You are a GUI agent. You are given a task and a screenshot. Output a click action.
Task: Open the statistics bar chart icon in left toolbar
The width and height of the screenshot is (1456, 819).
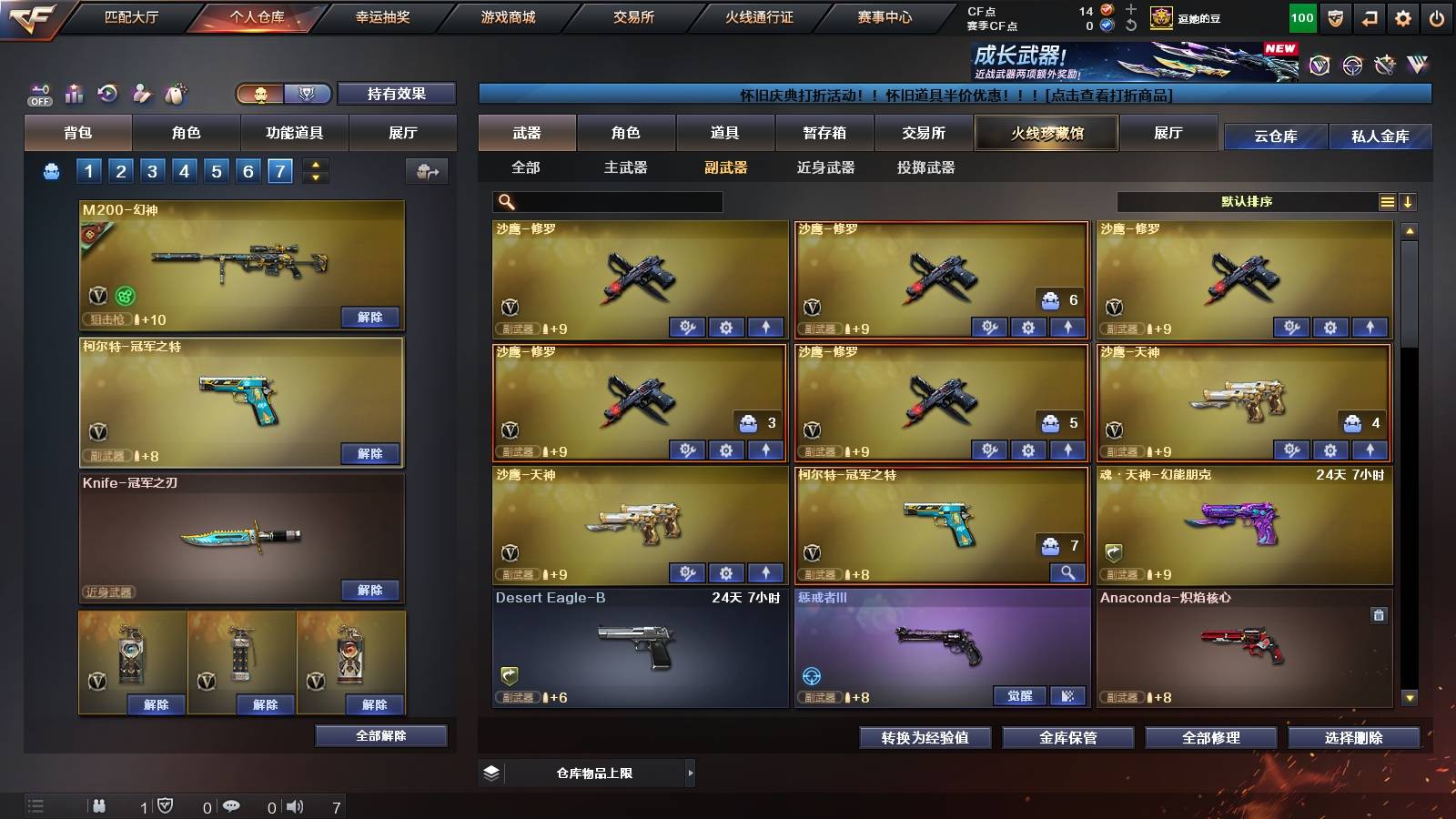pyautogui.click(x=74, y=93)
